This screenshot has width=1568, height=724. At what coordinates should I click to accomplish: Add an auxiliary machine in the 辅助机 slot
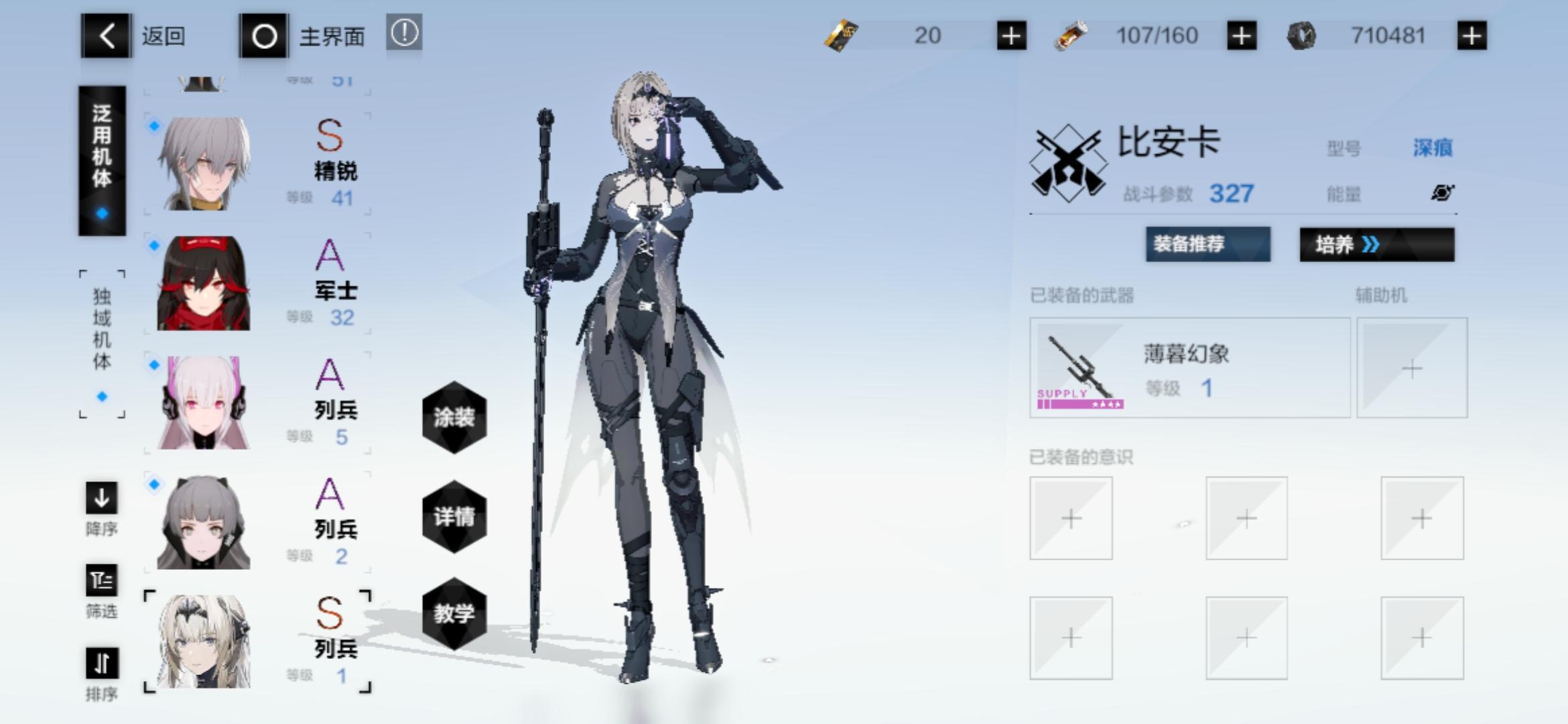pos(1412,367)
